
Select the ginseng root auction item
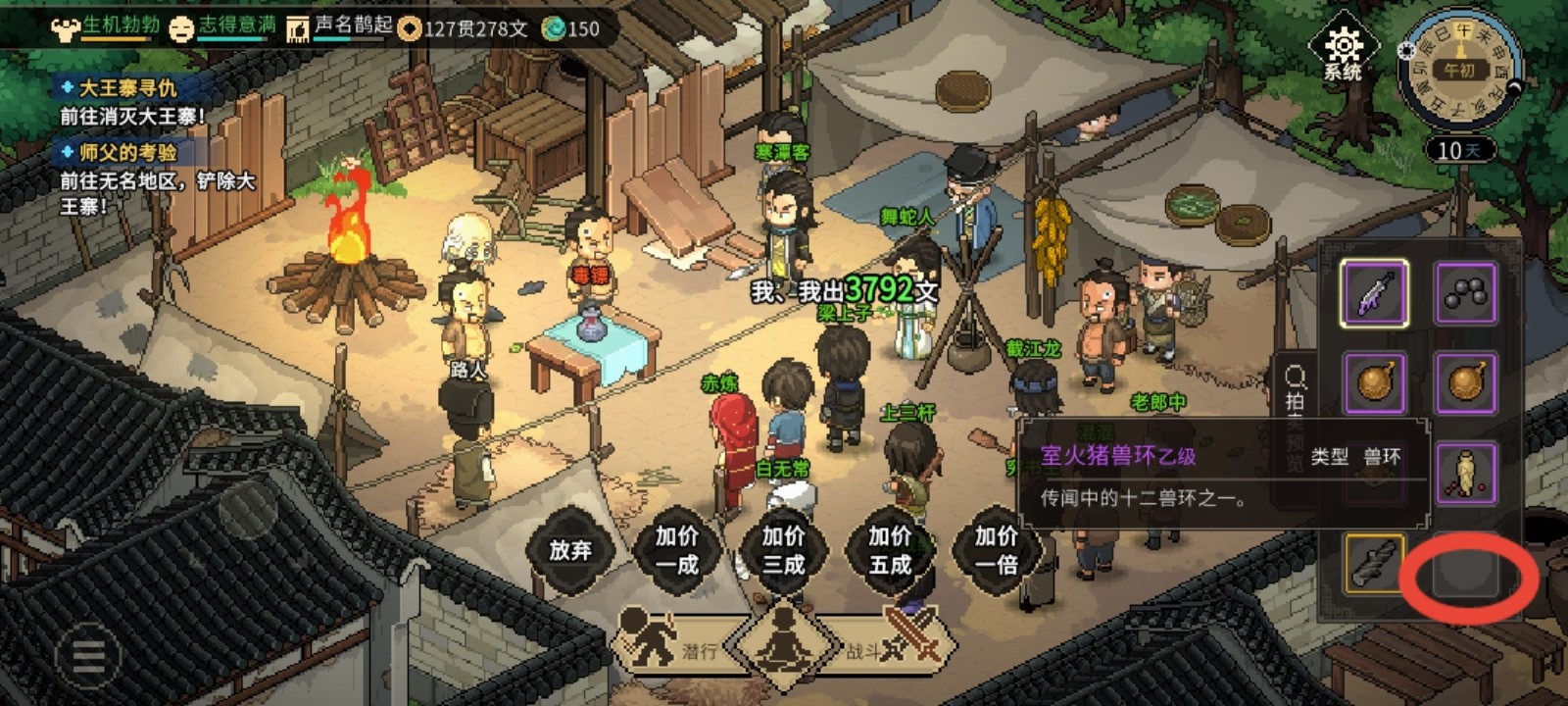tap(1466, 474)
